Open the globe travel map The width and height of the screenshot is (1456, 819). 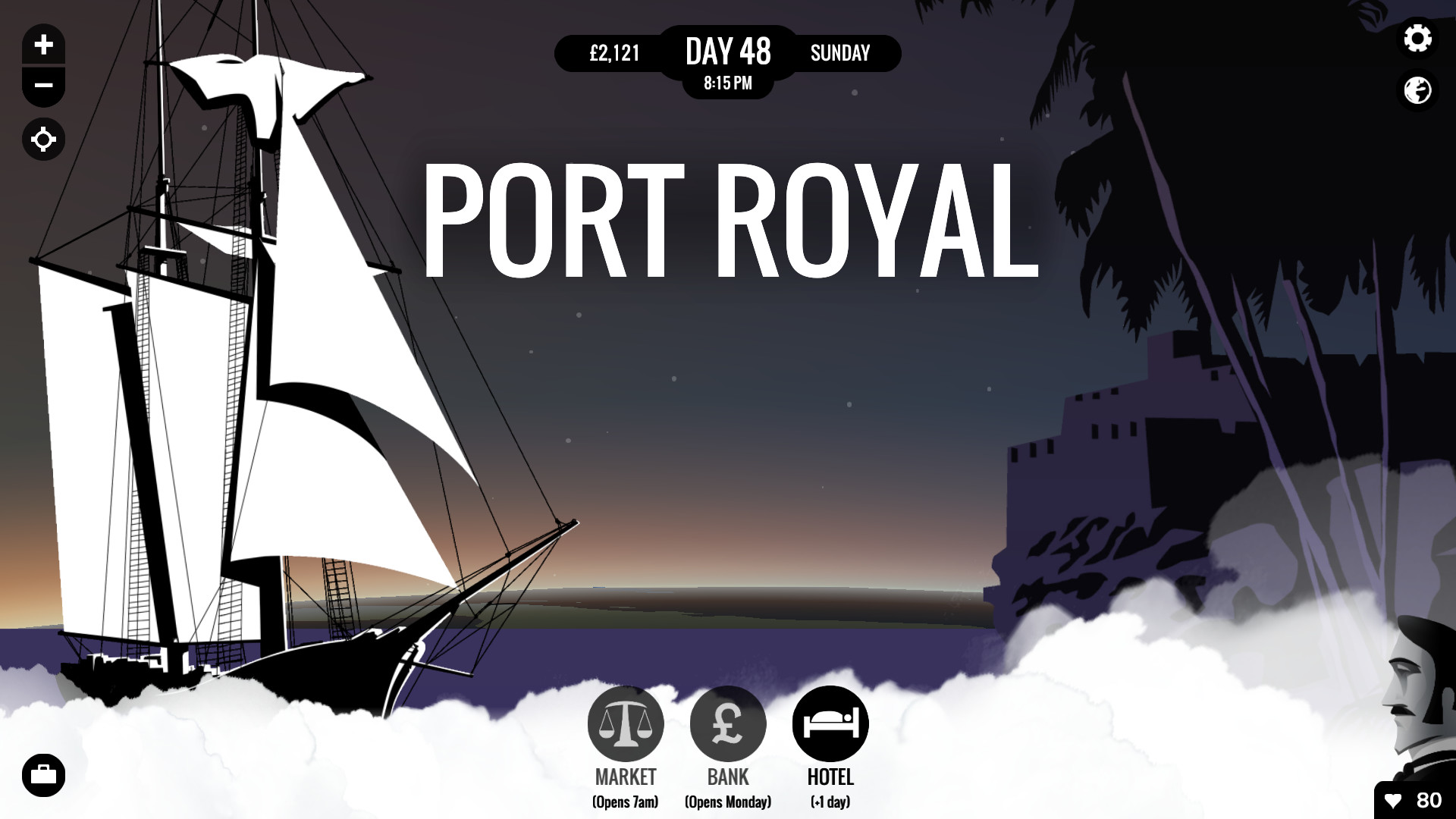[1417, 91]
